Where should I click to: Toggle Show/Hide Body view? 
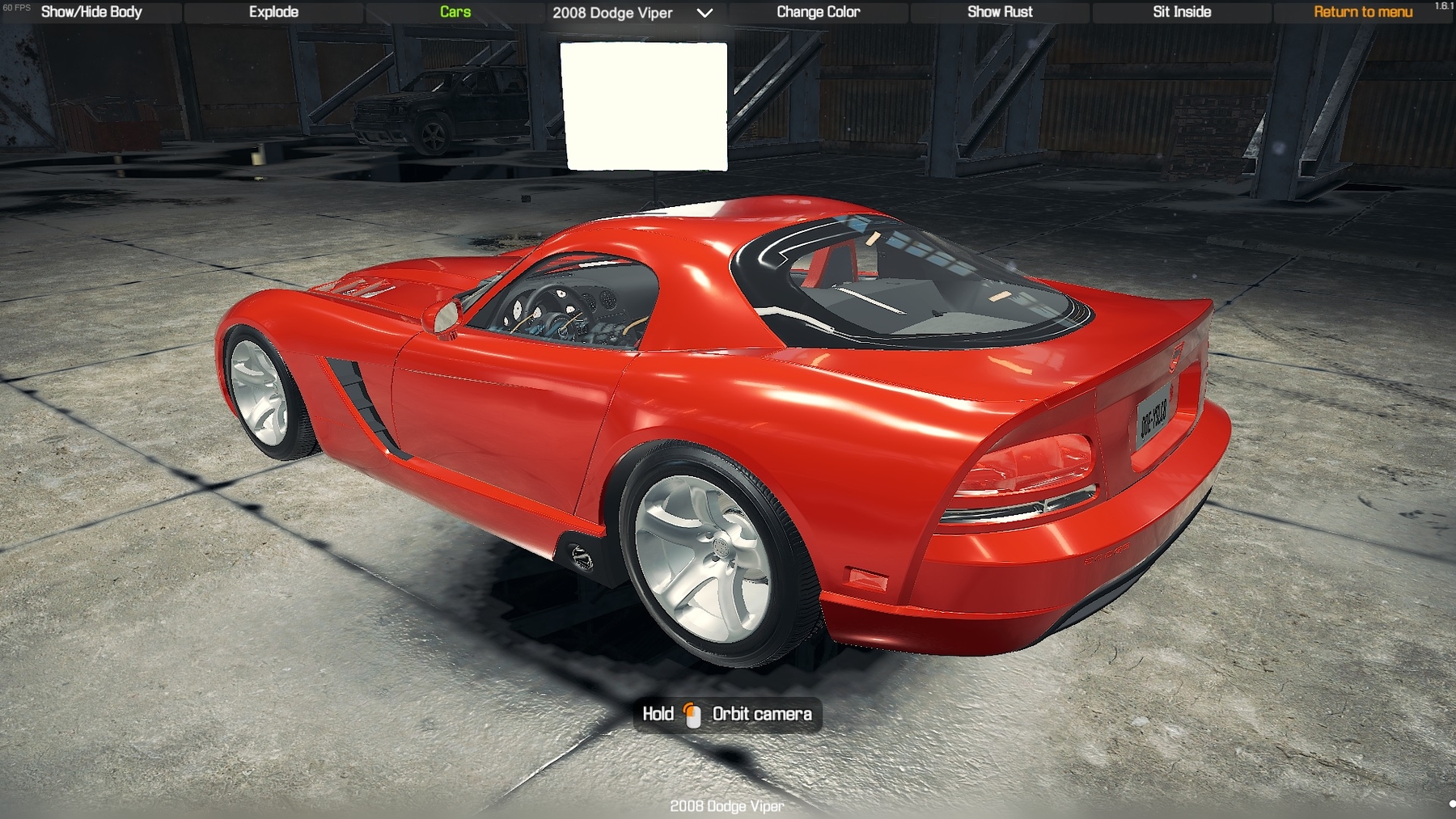(91, 12)
